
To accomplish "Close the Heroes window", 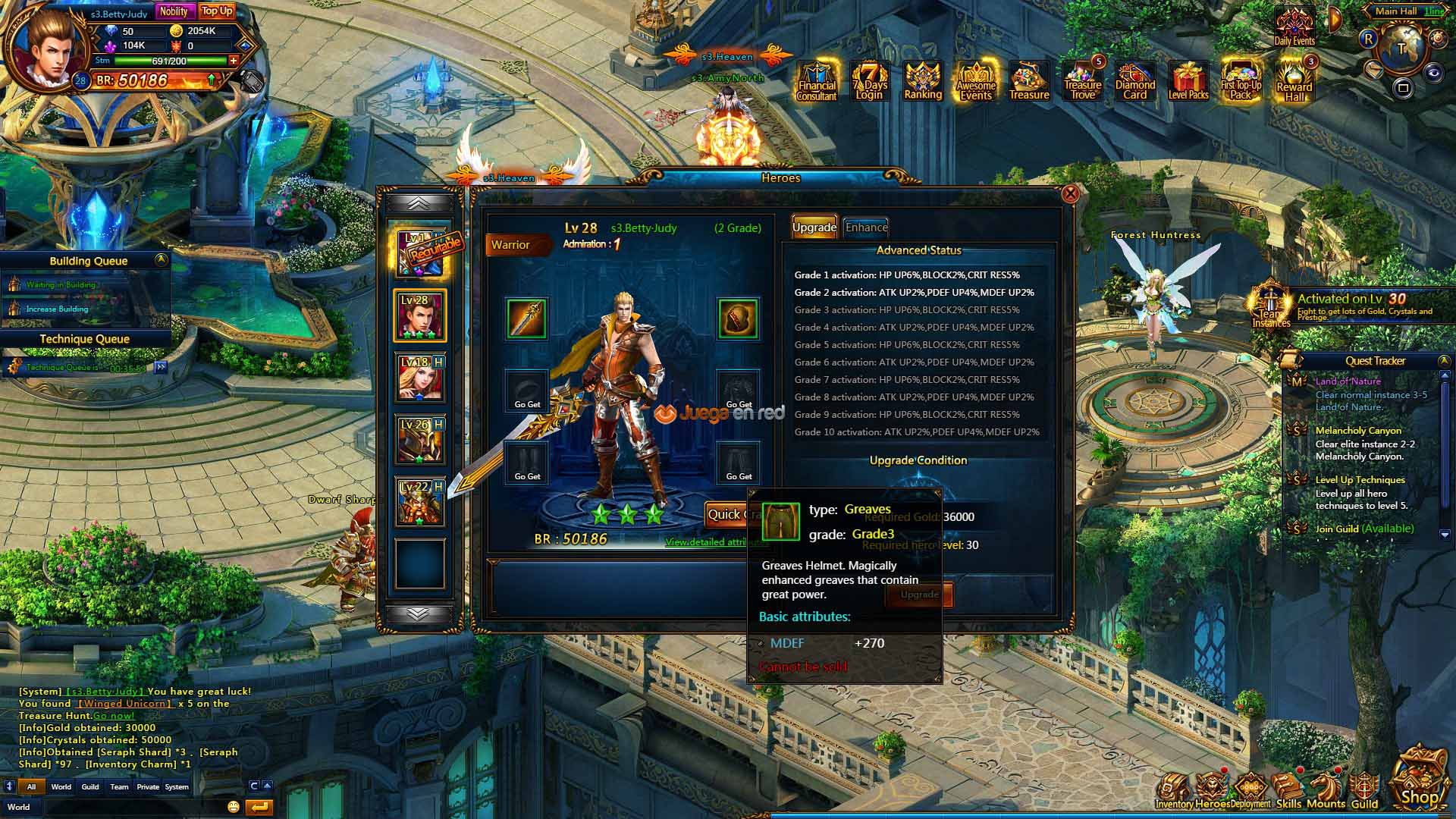I will [x=1070, y=194].
